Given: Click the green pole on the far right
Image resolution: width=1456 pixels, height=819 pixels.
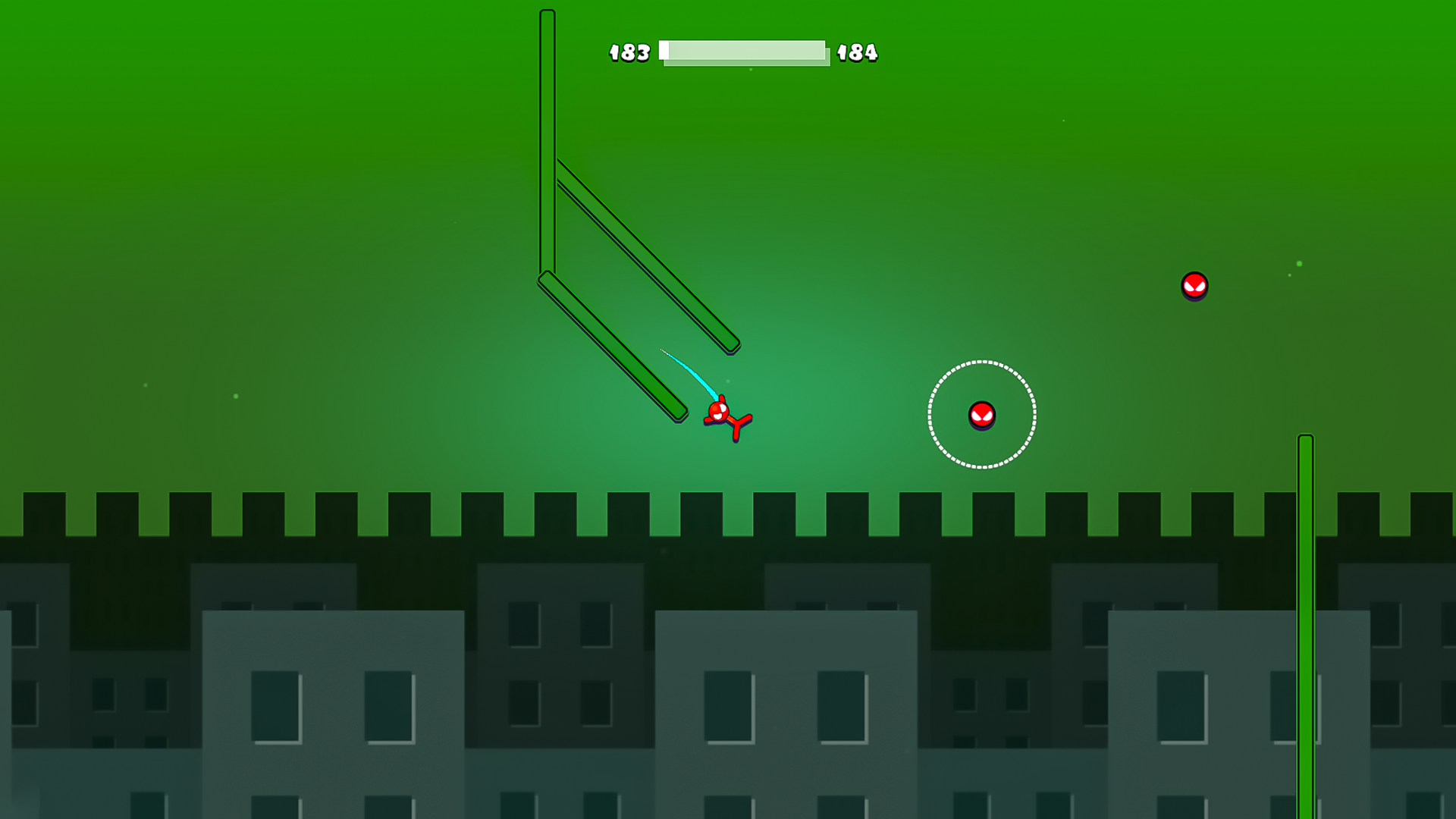Looking at the screenshot, I should click(x=1306, y=607).
